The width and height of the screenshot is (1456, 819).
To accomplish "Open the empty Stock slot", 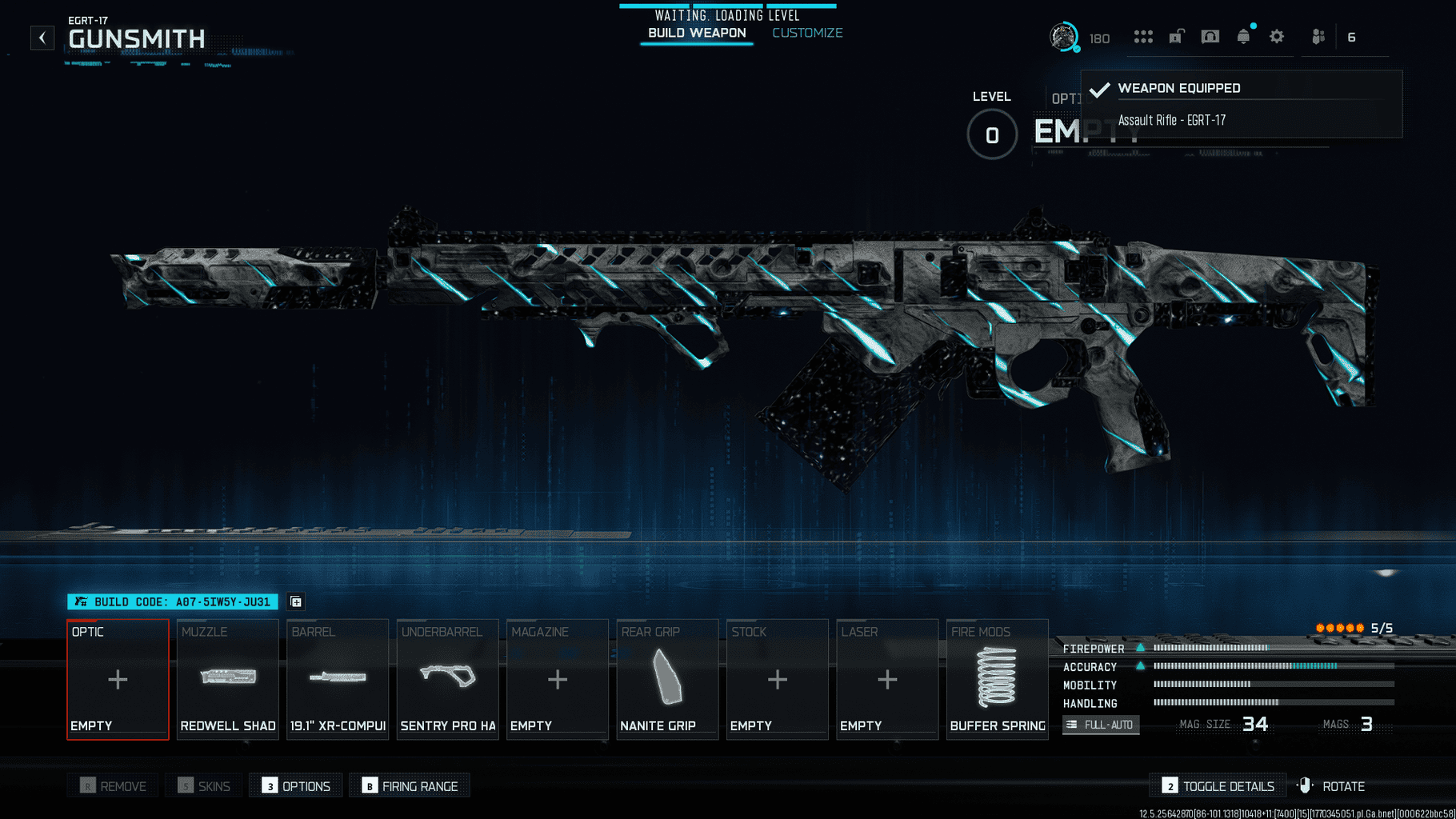I will 777,679.
